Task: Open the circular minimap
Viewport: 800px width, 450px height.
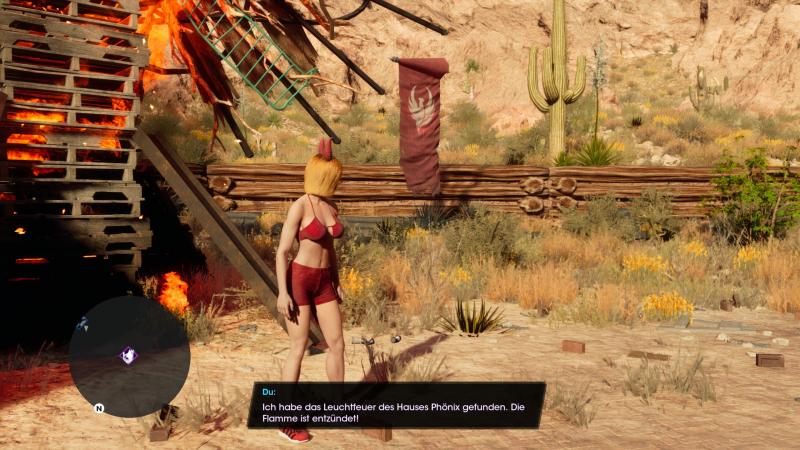Action: point(129,356)
